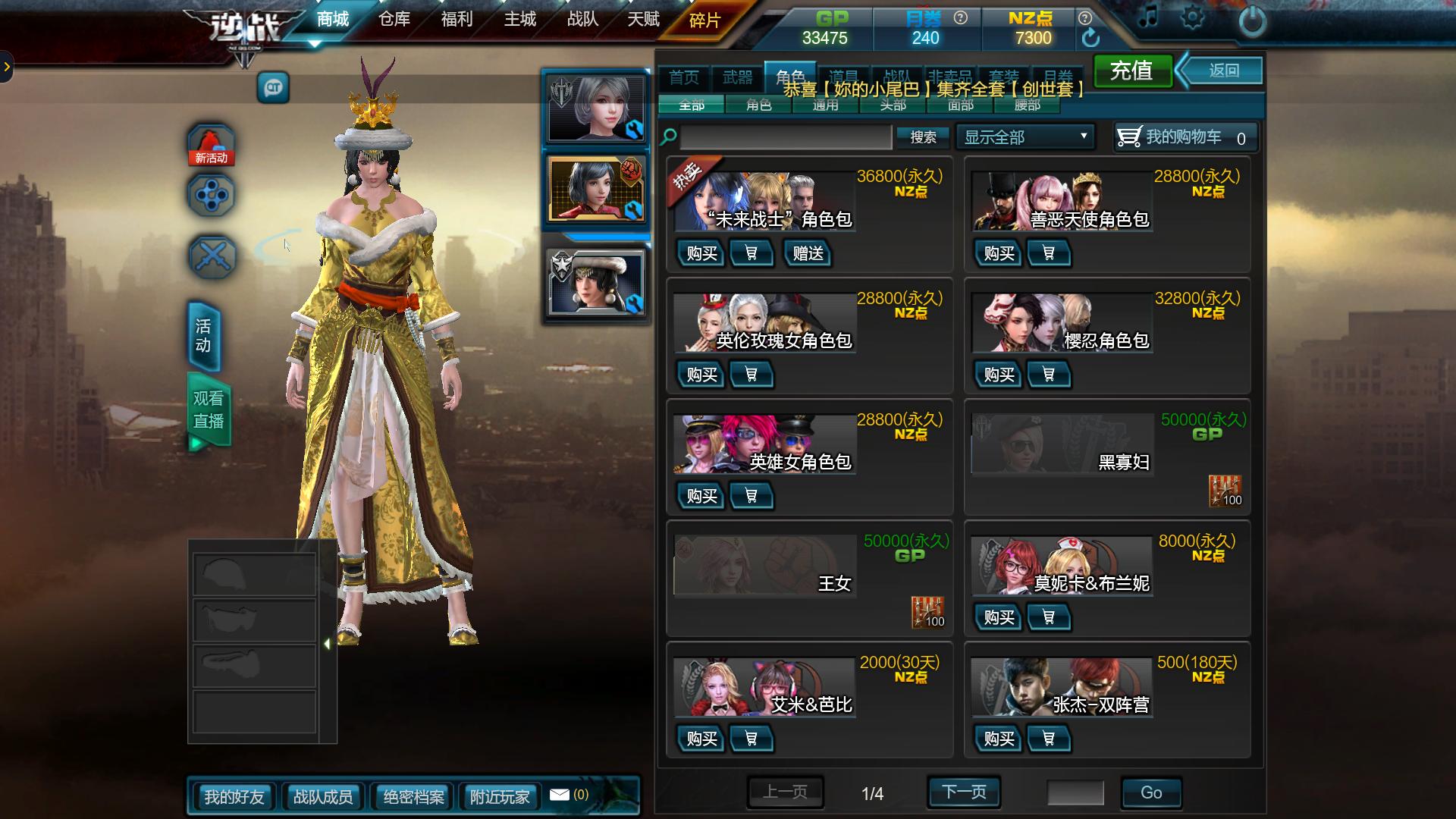The image size is (1456, 819).
Task: Gift the 未来战士 character pack with 赠送
Action: (x=808, y=253)
